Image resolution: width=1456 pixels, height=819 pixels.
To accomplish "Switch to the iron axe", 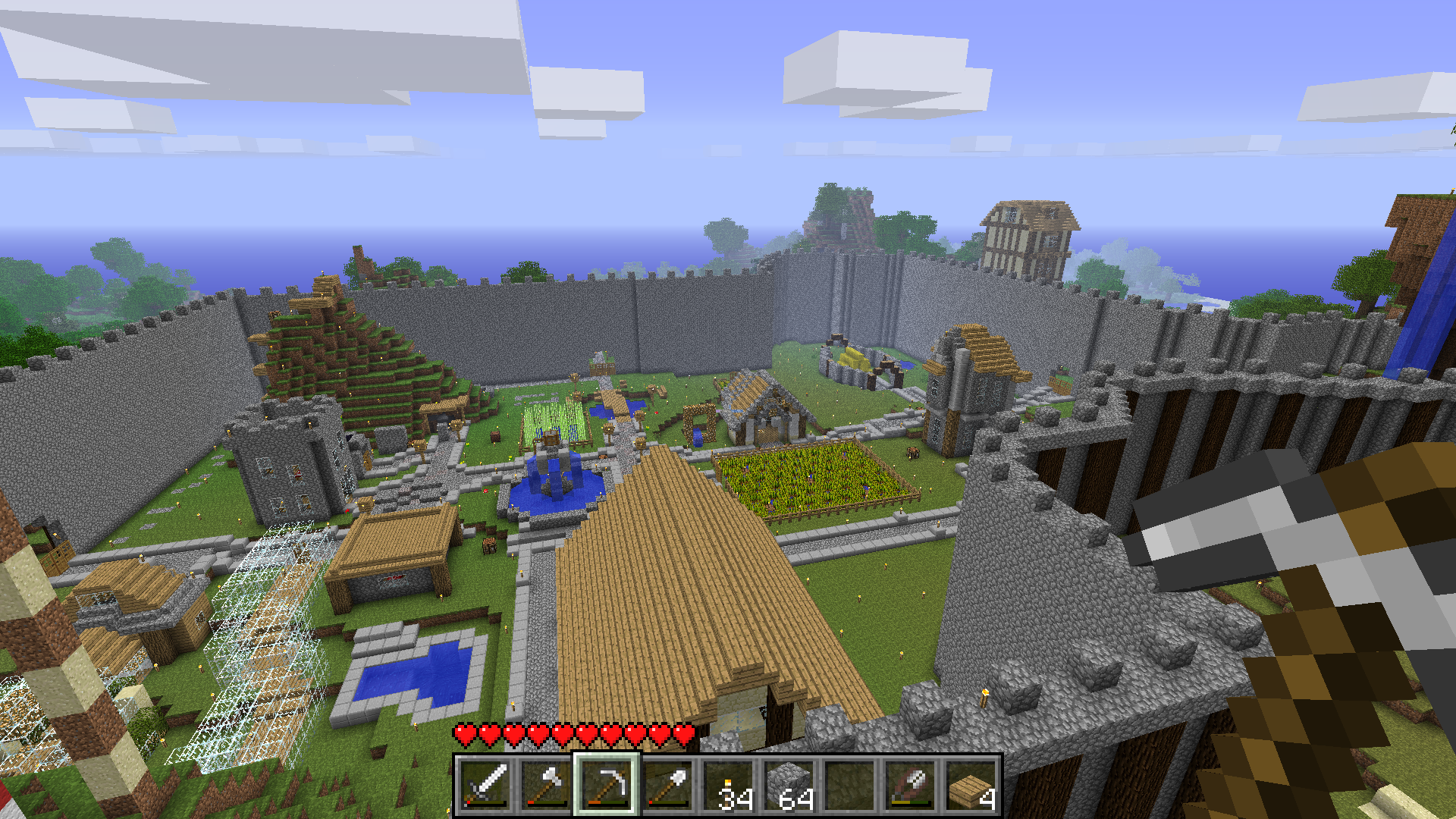I will click(x=546, y=785).
